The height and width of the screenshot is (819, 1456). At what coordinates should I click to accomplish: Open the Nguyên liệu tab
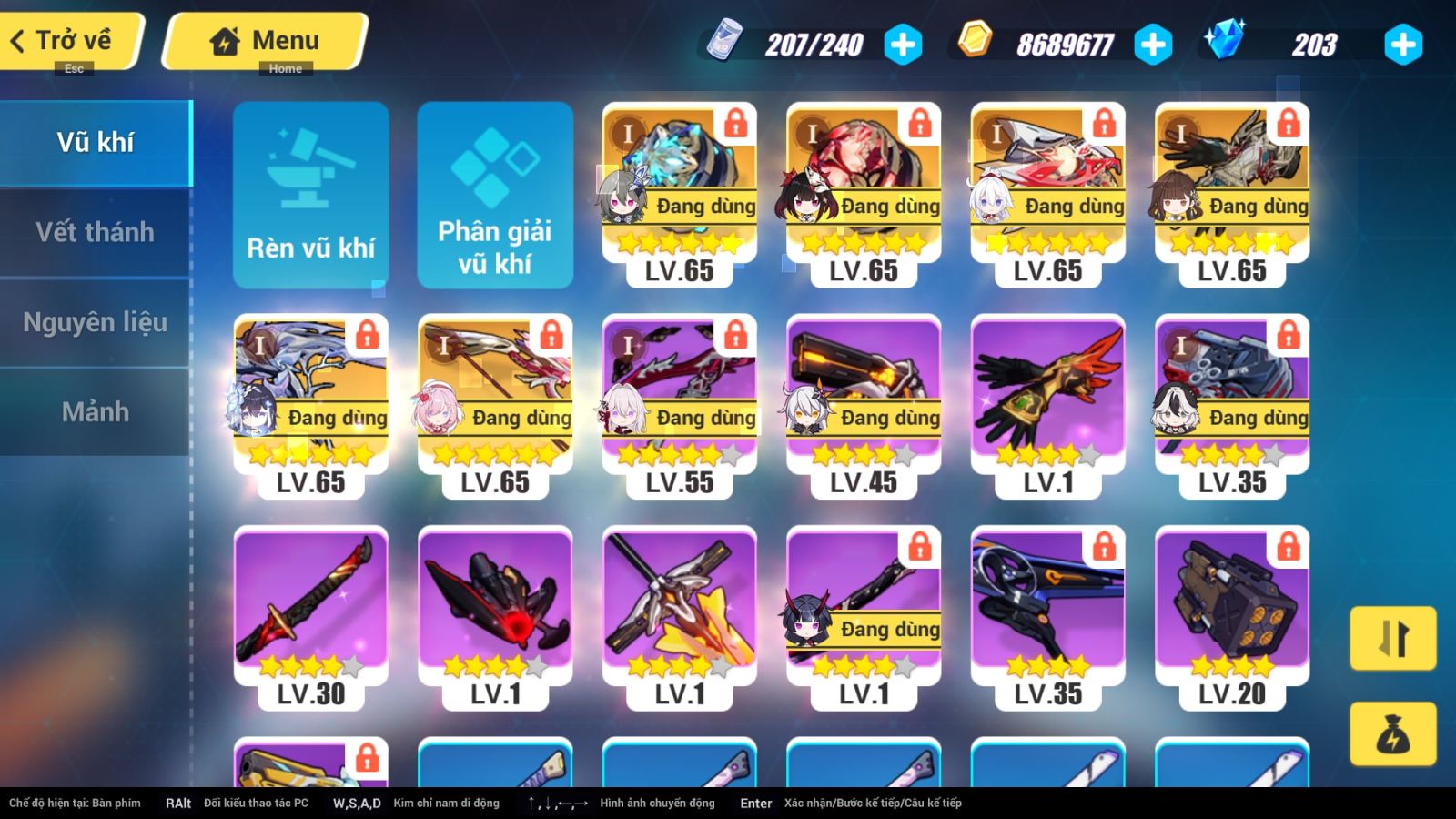94,321
